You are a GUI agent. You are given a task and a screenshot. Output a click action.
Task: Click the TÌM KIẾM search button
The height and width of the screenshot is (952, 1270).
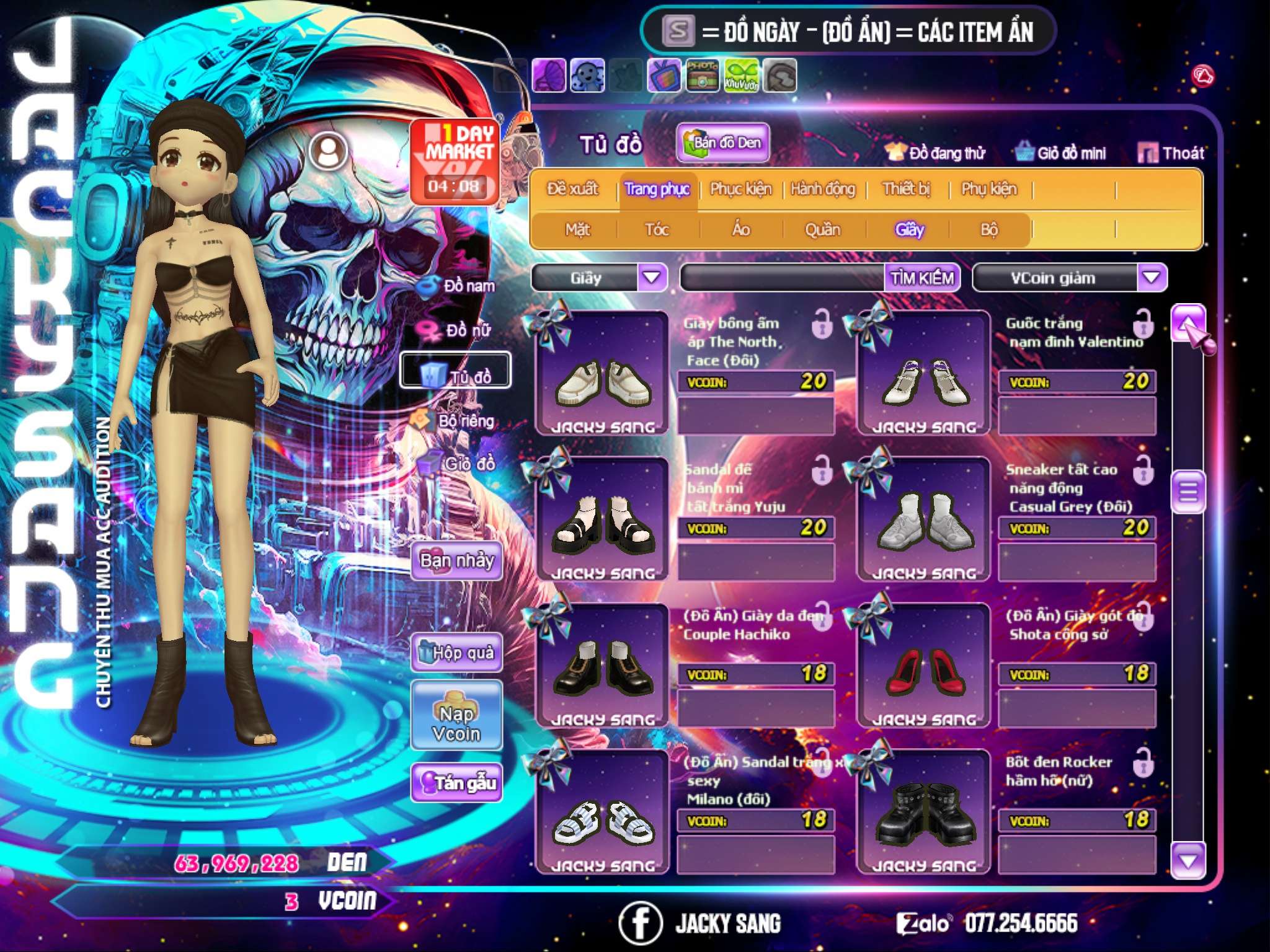pyautogui.click(x=922, y=278)
